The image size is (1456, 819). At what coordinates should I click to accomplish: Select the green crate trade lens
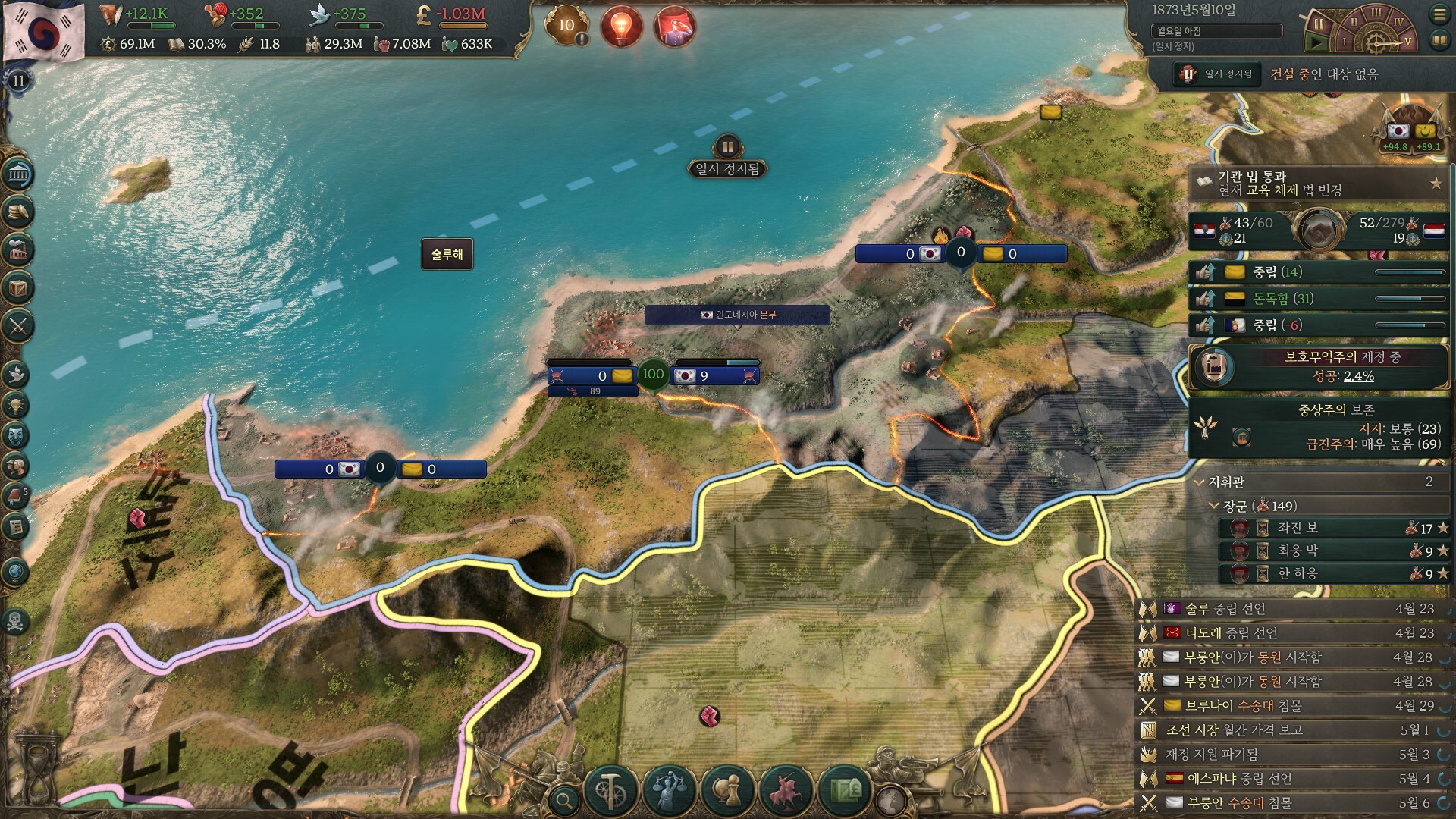(845, 790)
